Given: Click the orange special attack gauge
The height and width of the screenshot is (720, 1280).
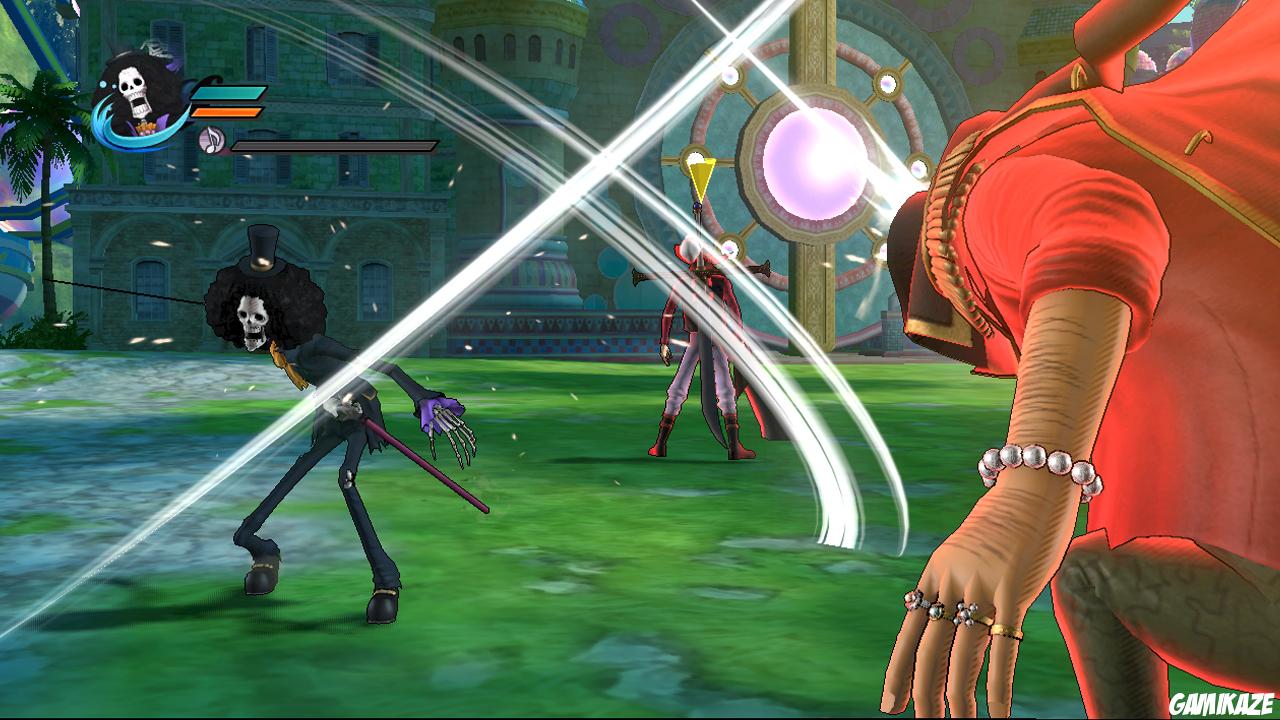Looking at the screenshot, I should click(x=227, y=112).
